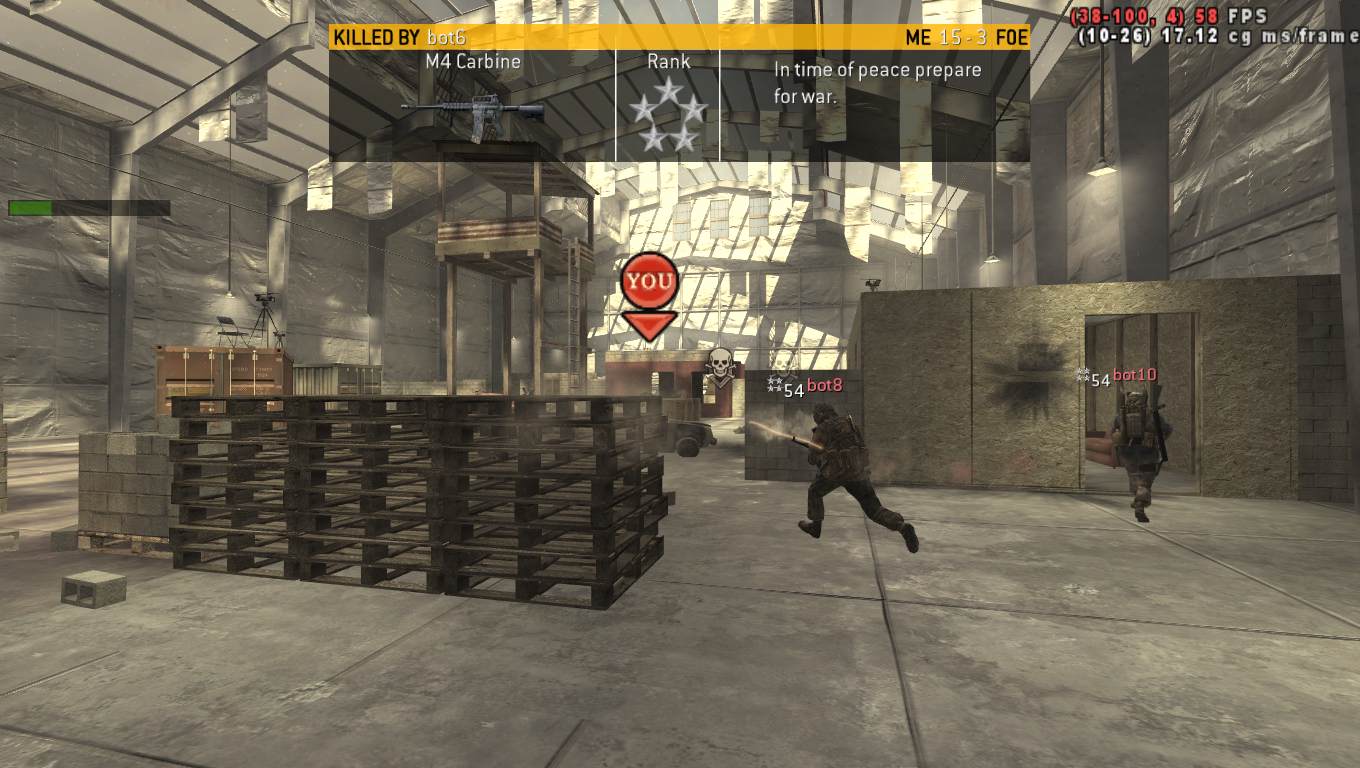
Task: Click killer name bot6 in killcam header
Action: (446, 38)
